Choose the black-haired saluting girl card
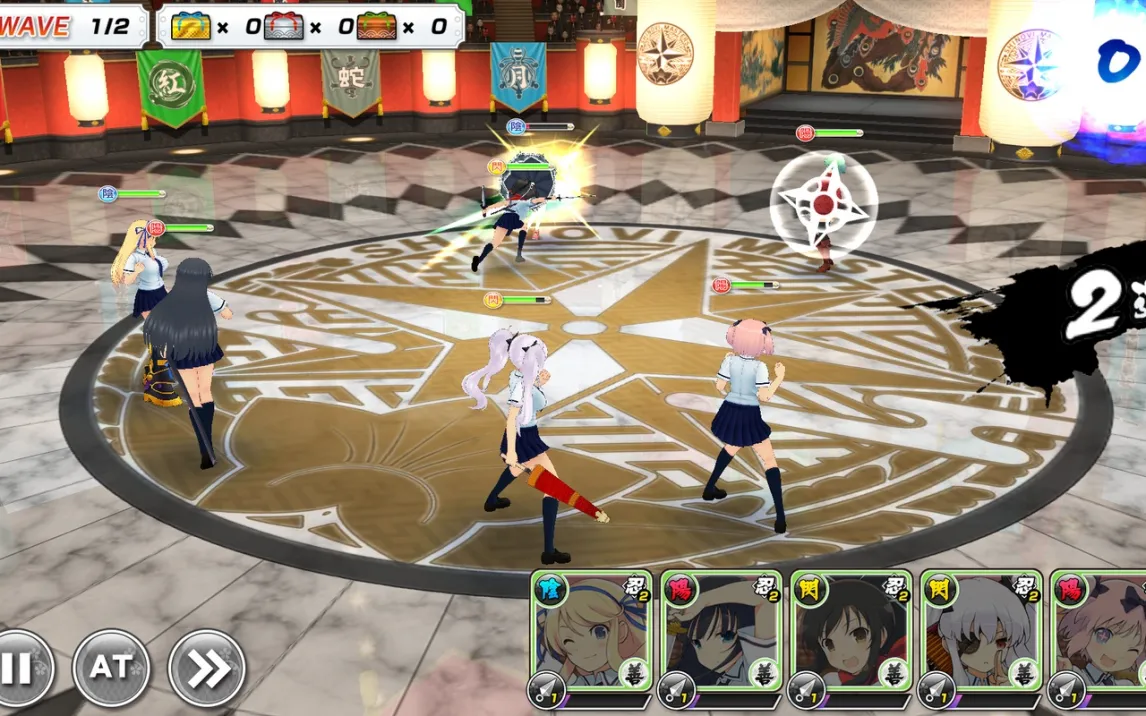The width and height of the screenshot is (1146, 716). pyautogui.click(x=721, y=632)
